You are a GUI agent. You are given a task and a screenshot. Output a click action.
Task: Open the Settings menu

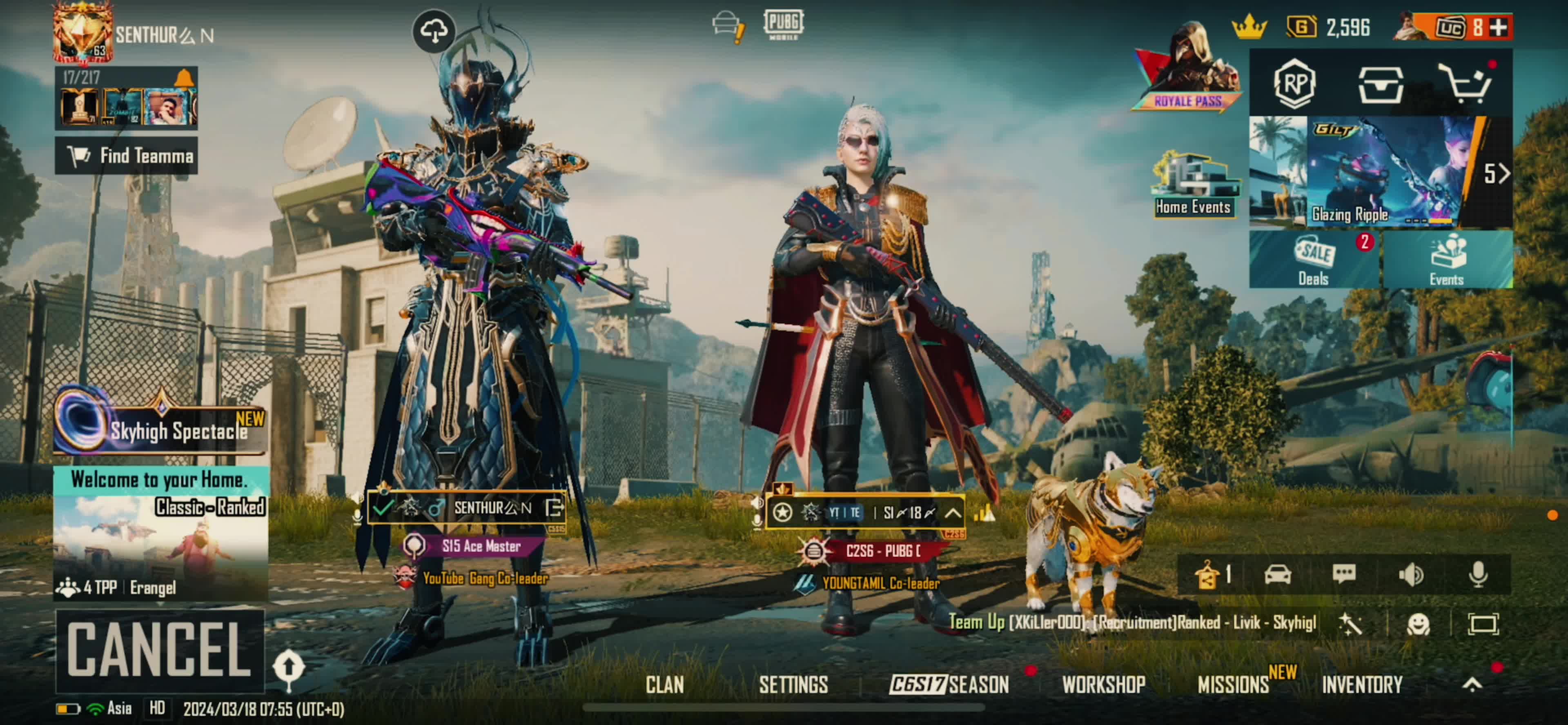793,685
